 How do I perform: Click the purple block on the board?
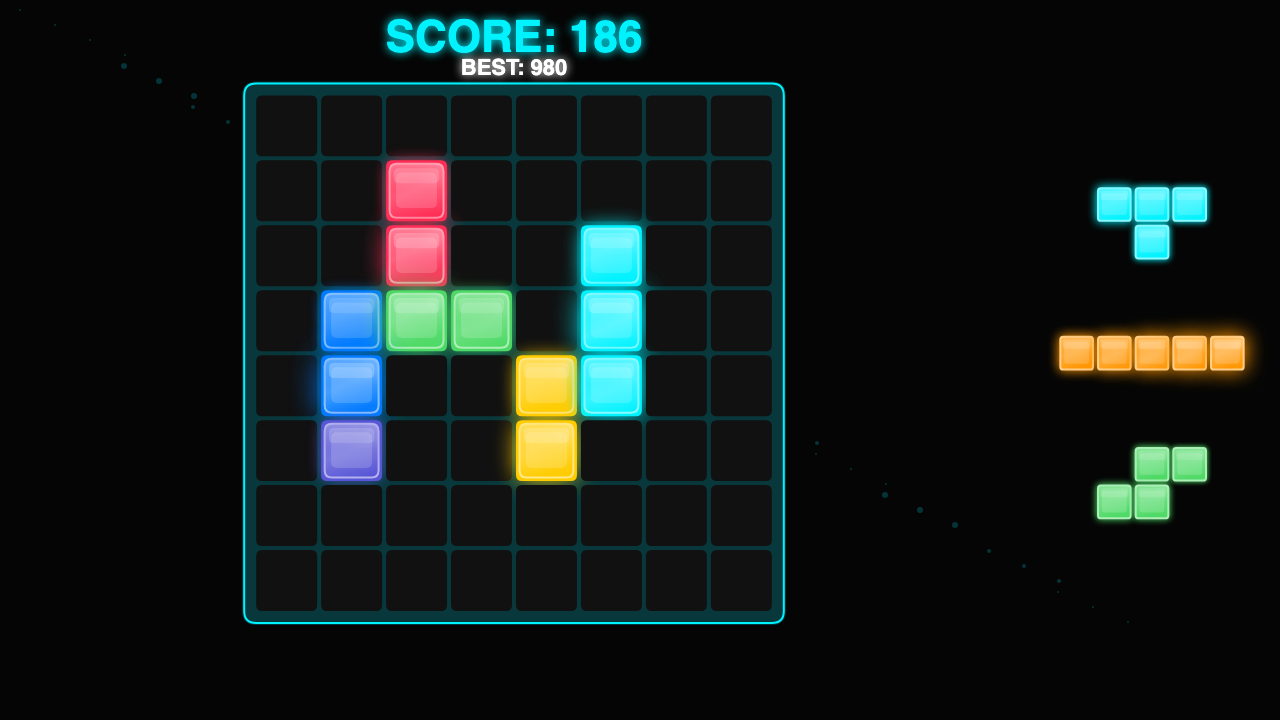click(x=351, y=451)
